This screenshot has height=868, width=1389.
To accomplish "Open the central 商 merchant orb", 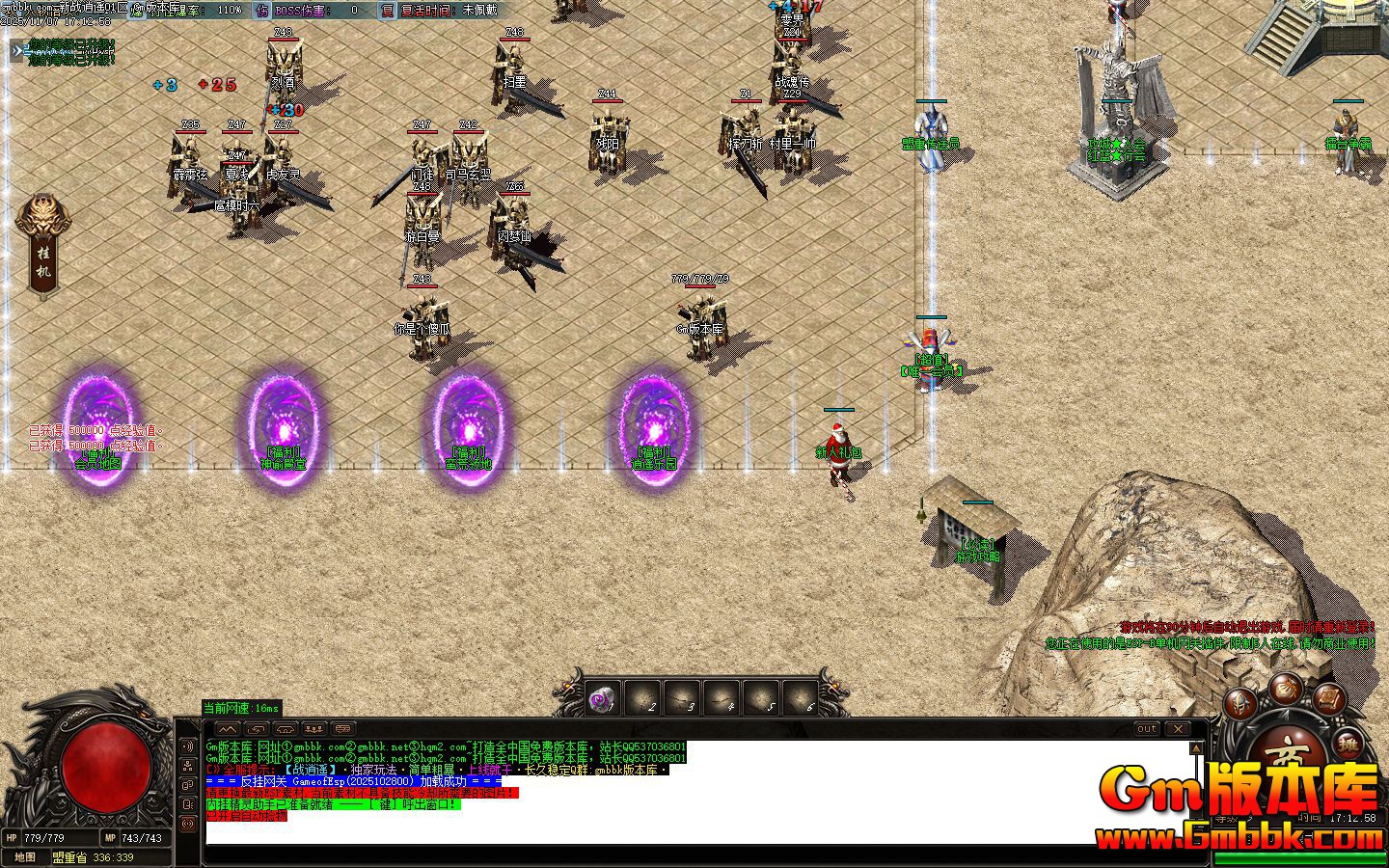I will (1288, 751).
